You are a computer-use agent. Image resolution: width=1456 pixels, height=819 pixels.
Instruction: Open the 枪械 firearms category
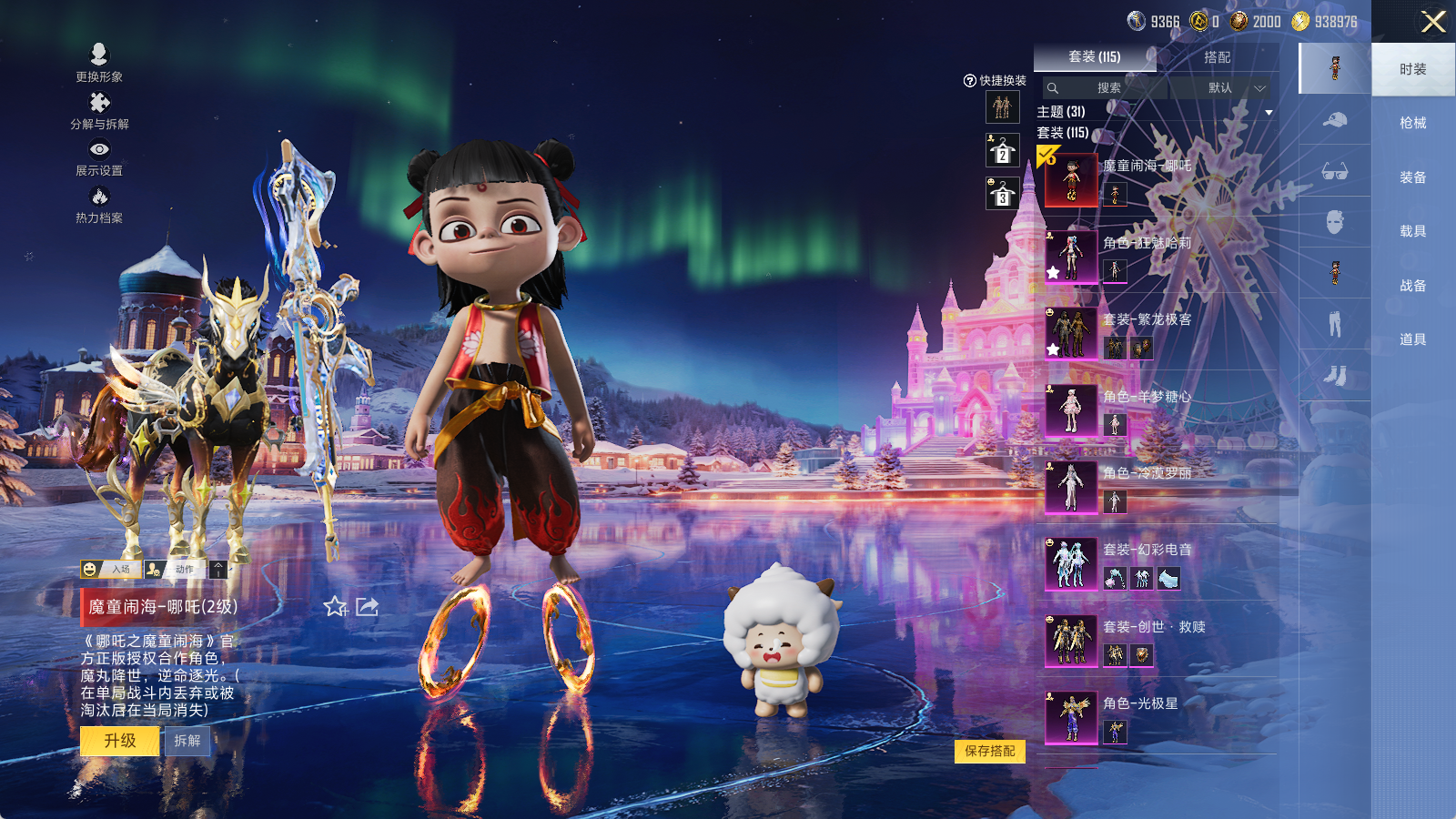(1412, 123)
